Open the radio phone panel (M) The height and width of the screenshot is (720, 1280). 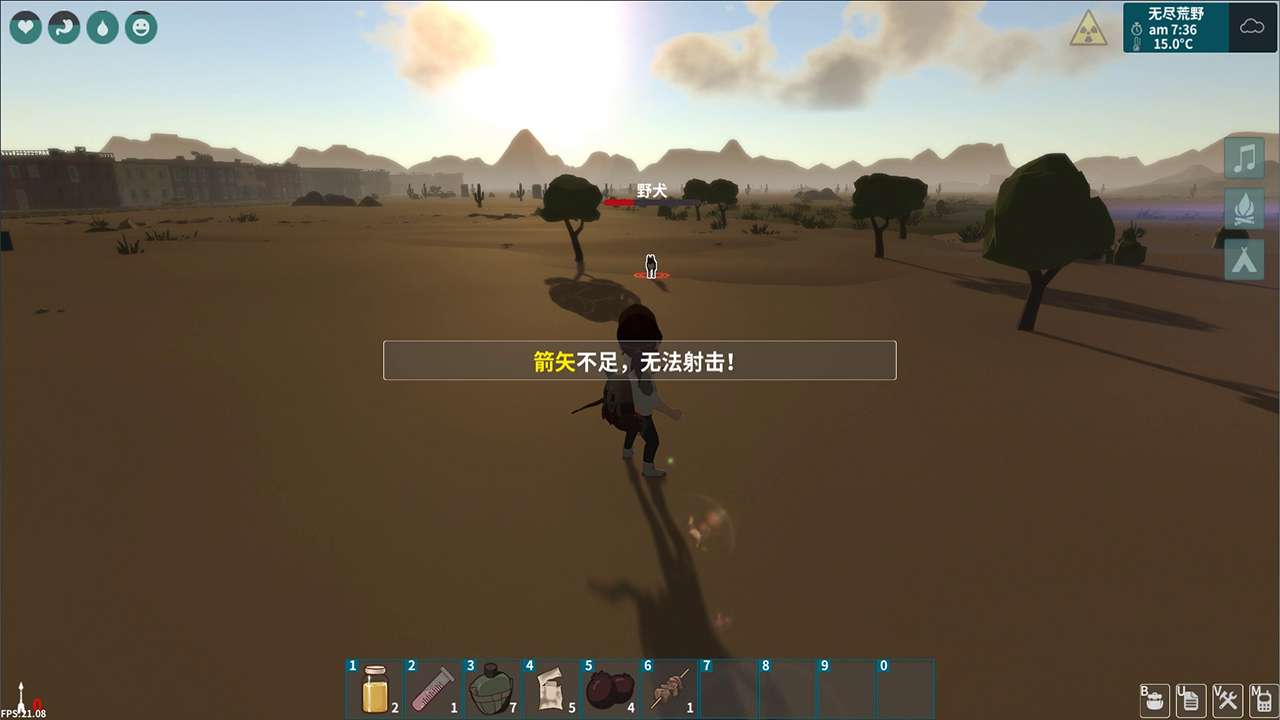click(x=1262, y=700)
